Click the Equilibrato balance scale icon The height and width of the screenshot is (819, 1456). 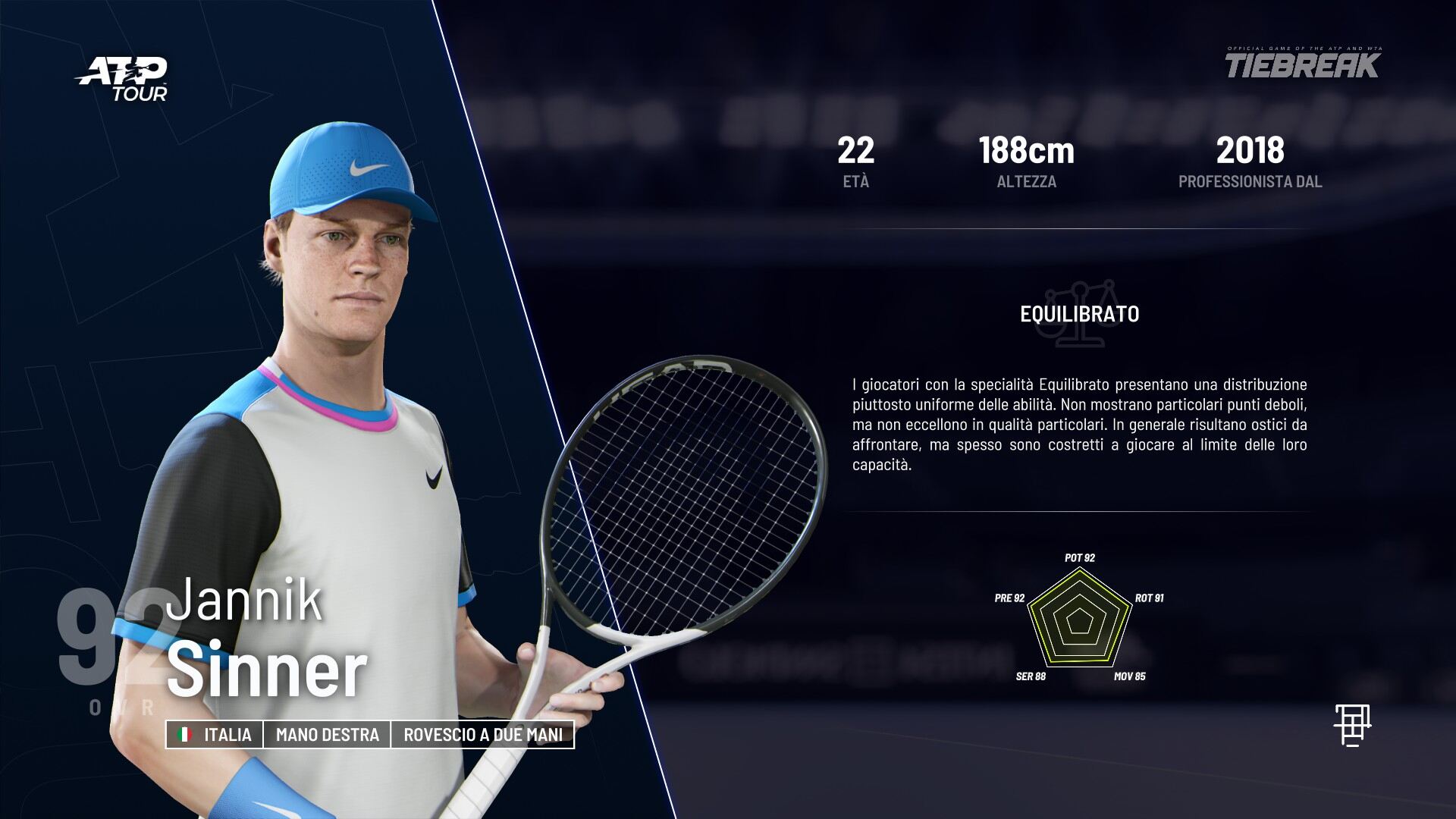[1080, 313]
